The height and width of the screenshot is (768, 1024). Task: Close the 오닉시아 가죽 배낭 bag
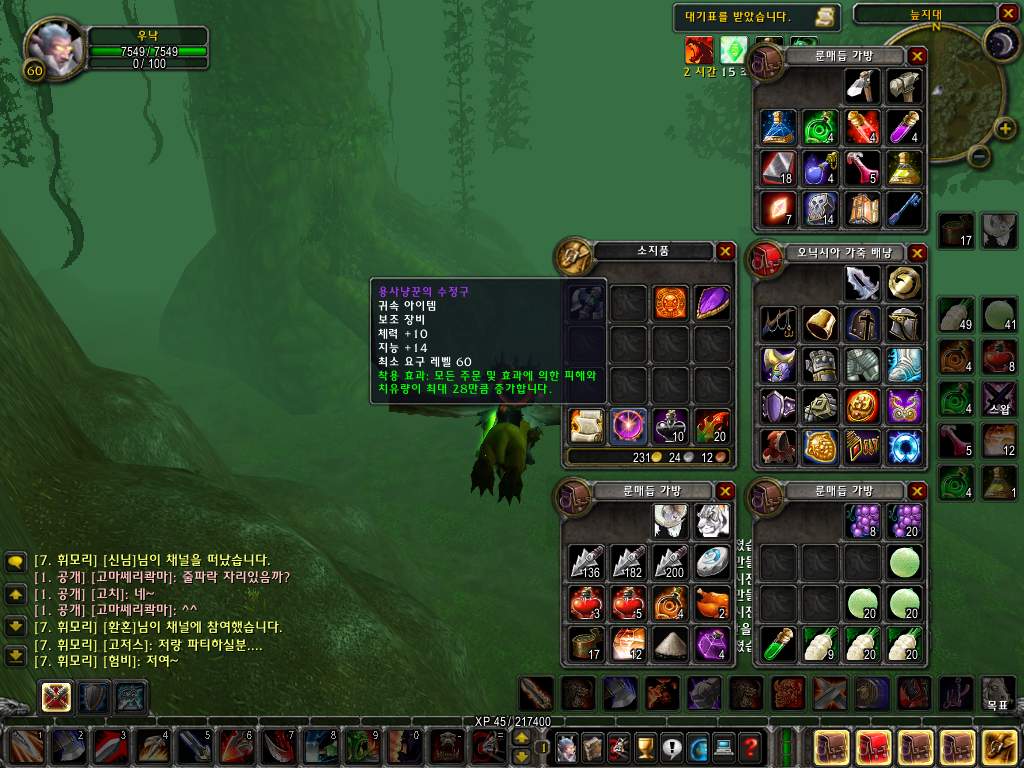(918, 252)
